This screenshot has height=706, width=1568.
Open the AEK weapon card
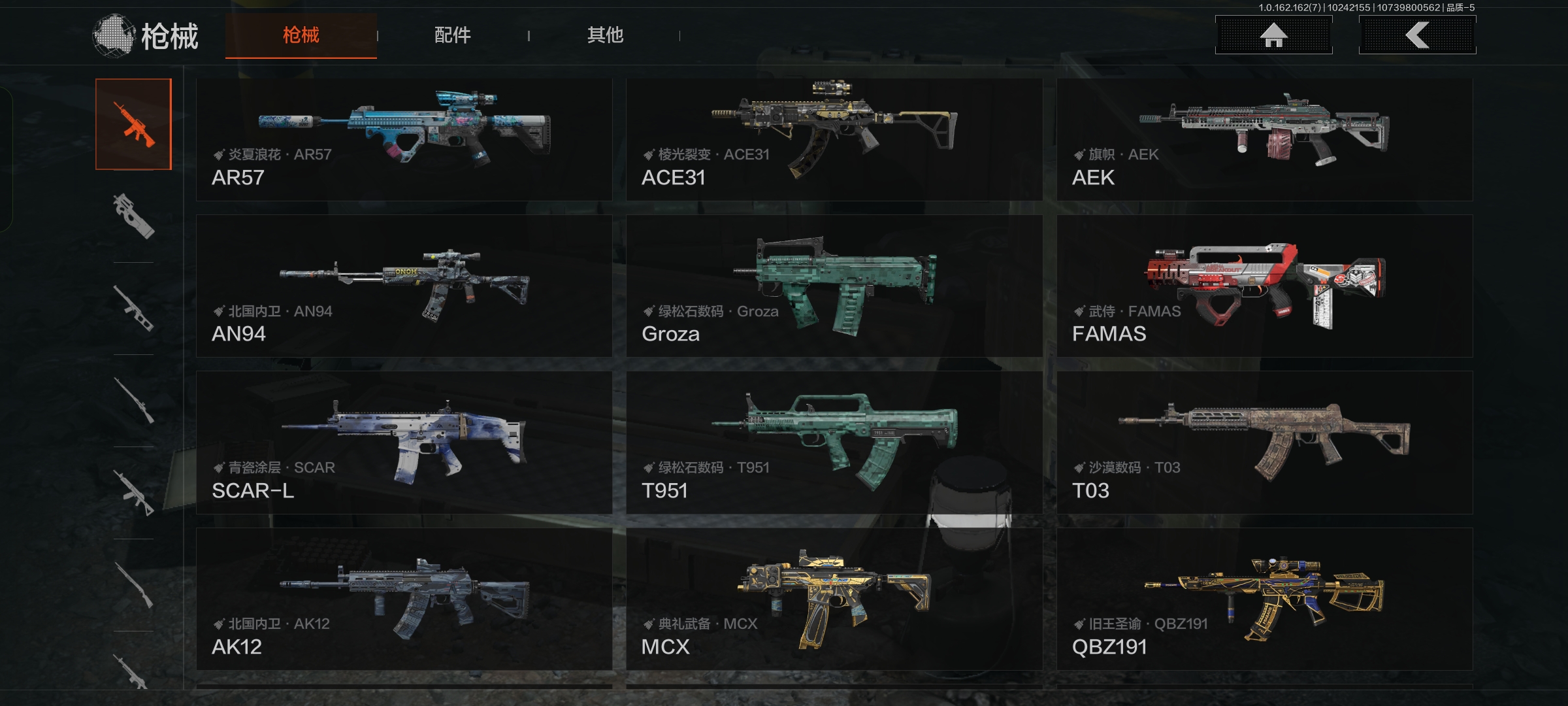click(x=1264, y=139)
